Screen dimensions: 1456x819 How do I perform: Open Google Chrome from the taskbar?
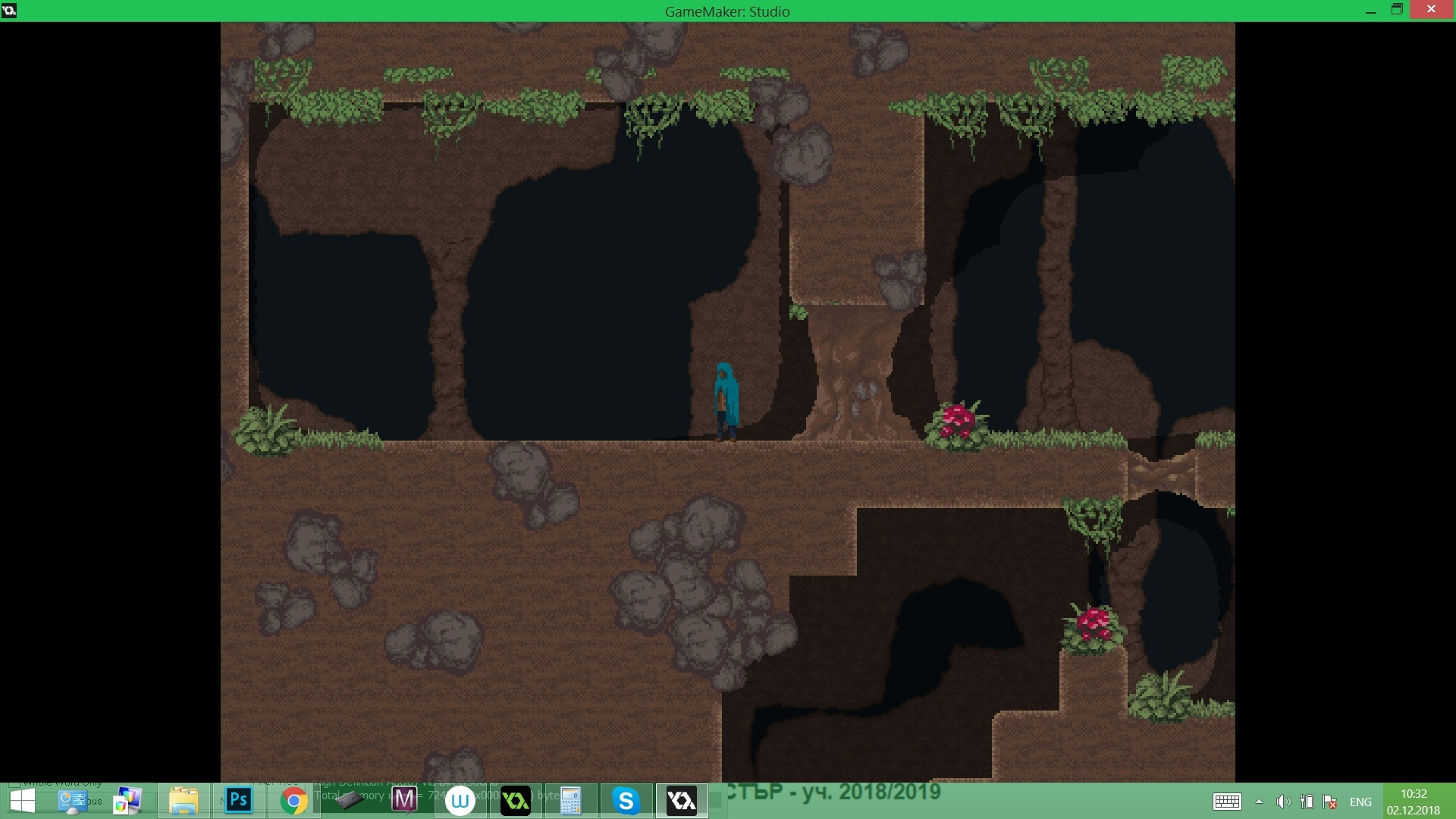pyautogui.click(x=294, y=800)
